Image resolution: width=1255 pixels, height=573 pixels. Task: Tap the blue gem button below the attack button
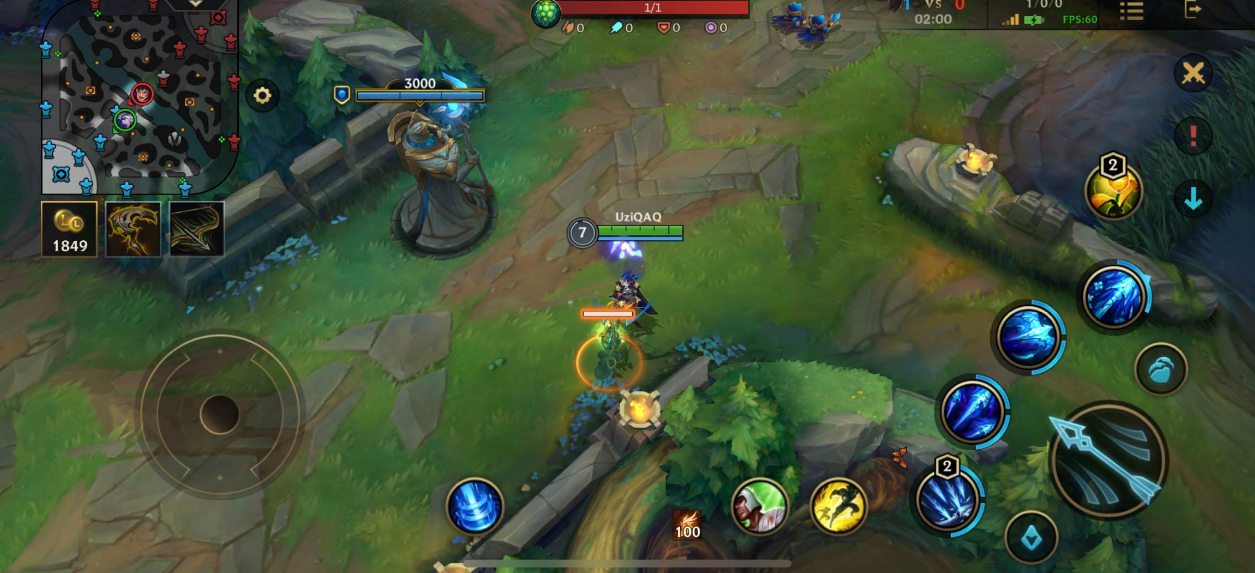[x=1031, y=538]
